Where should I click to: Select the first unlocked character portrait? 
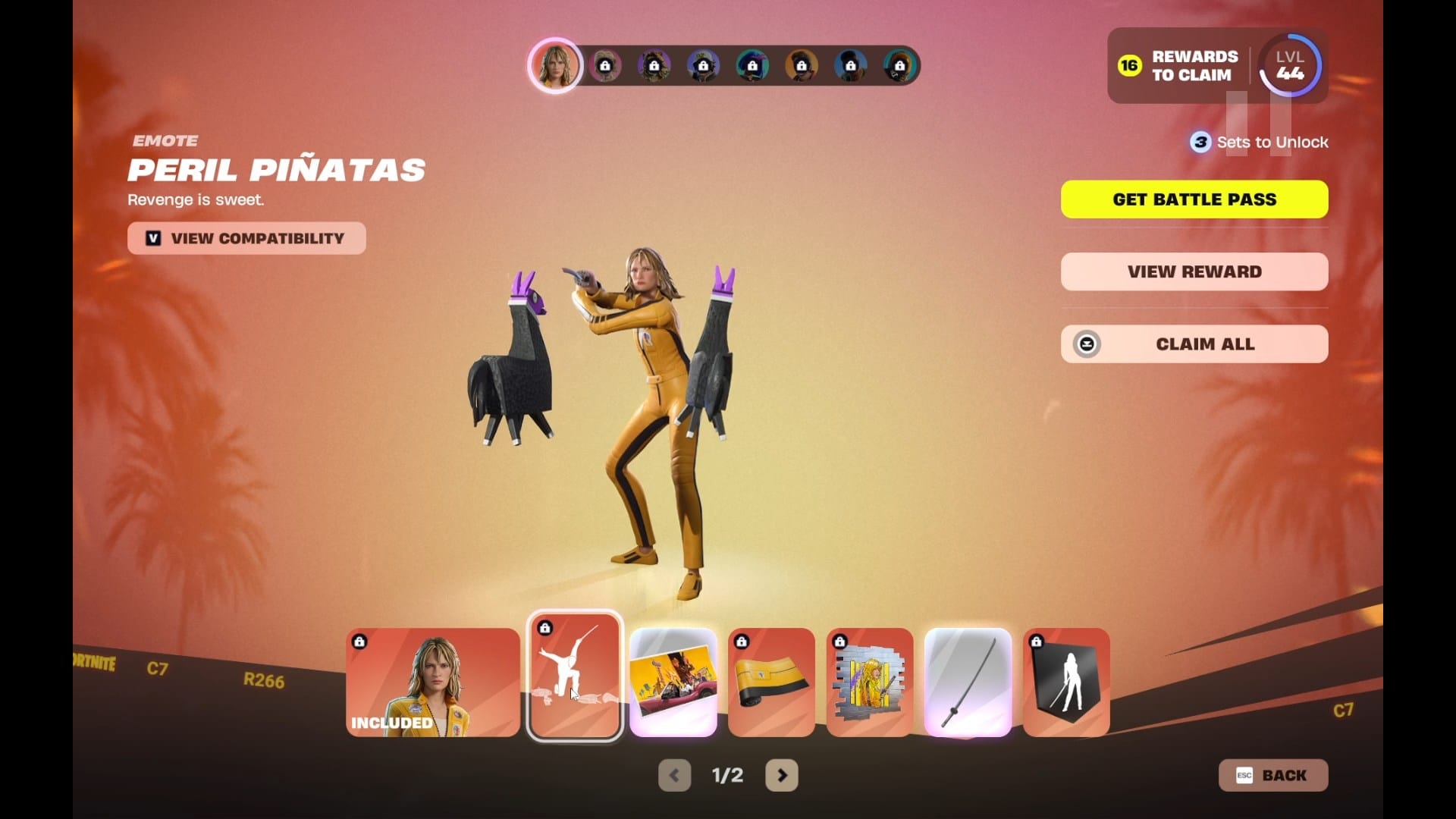(555, 65)
